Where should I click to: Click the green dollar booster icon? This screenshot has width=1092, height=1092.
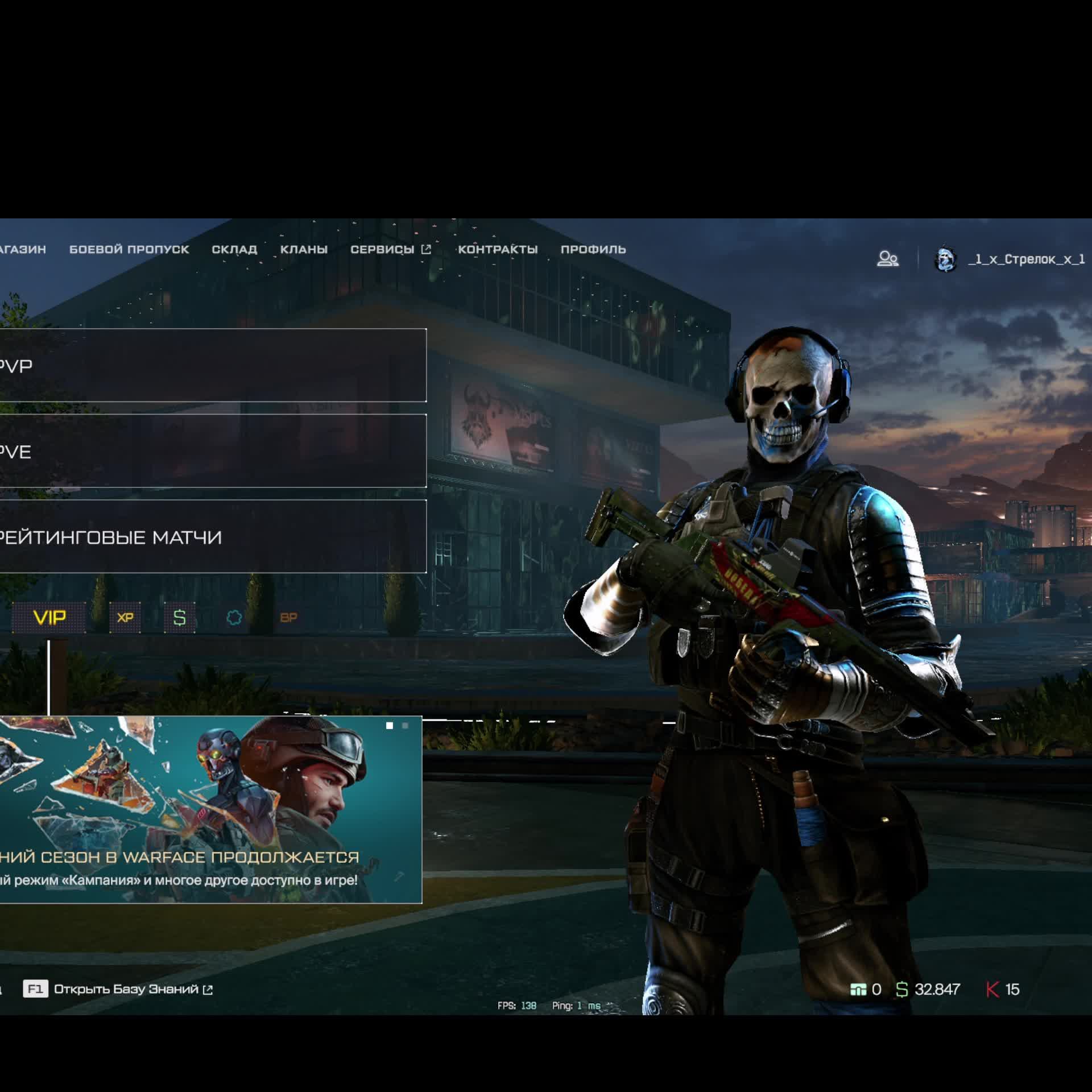(180, 618)
